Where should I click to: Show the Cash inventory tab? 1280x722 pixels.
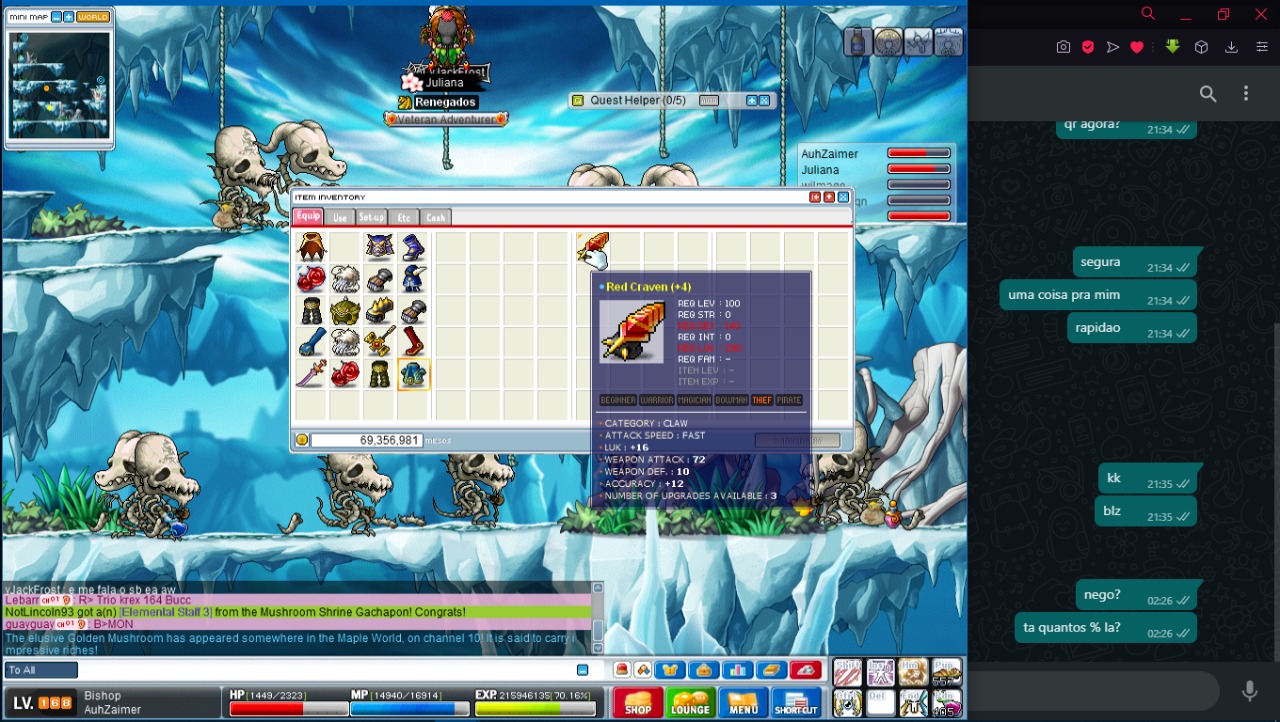click(x=435, y=218)
